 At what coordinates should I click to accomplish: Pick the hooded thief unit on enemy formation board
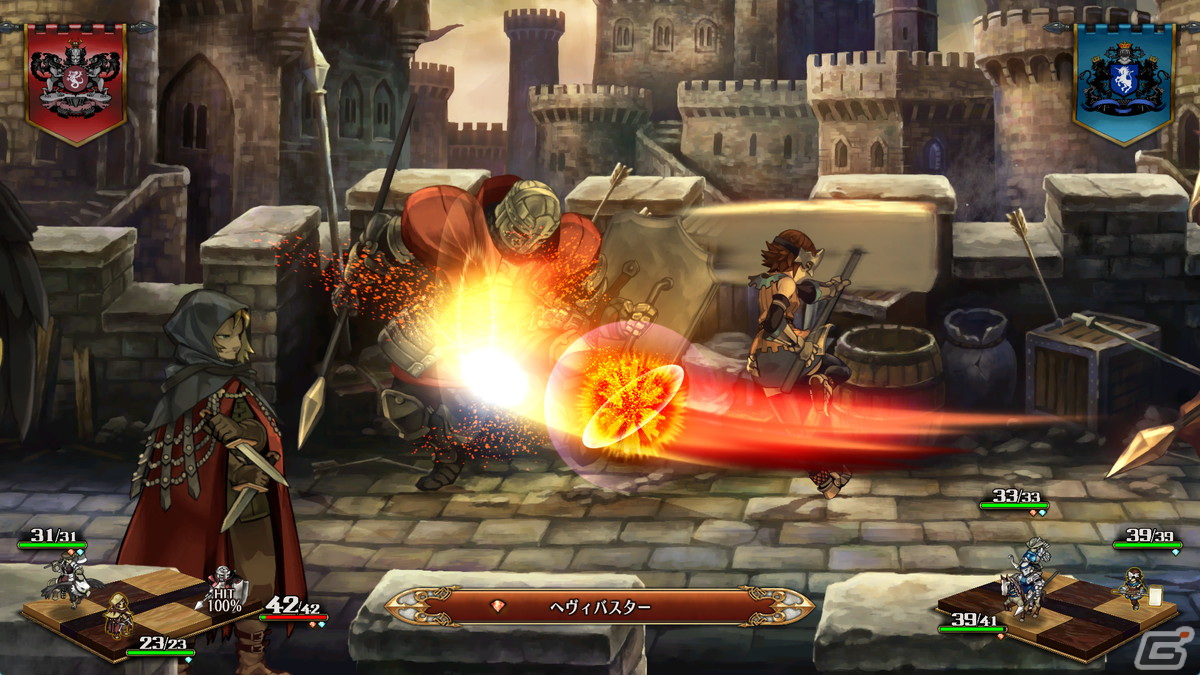pyautogui.click(x=118, y=615)
